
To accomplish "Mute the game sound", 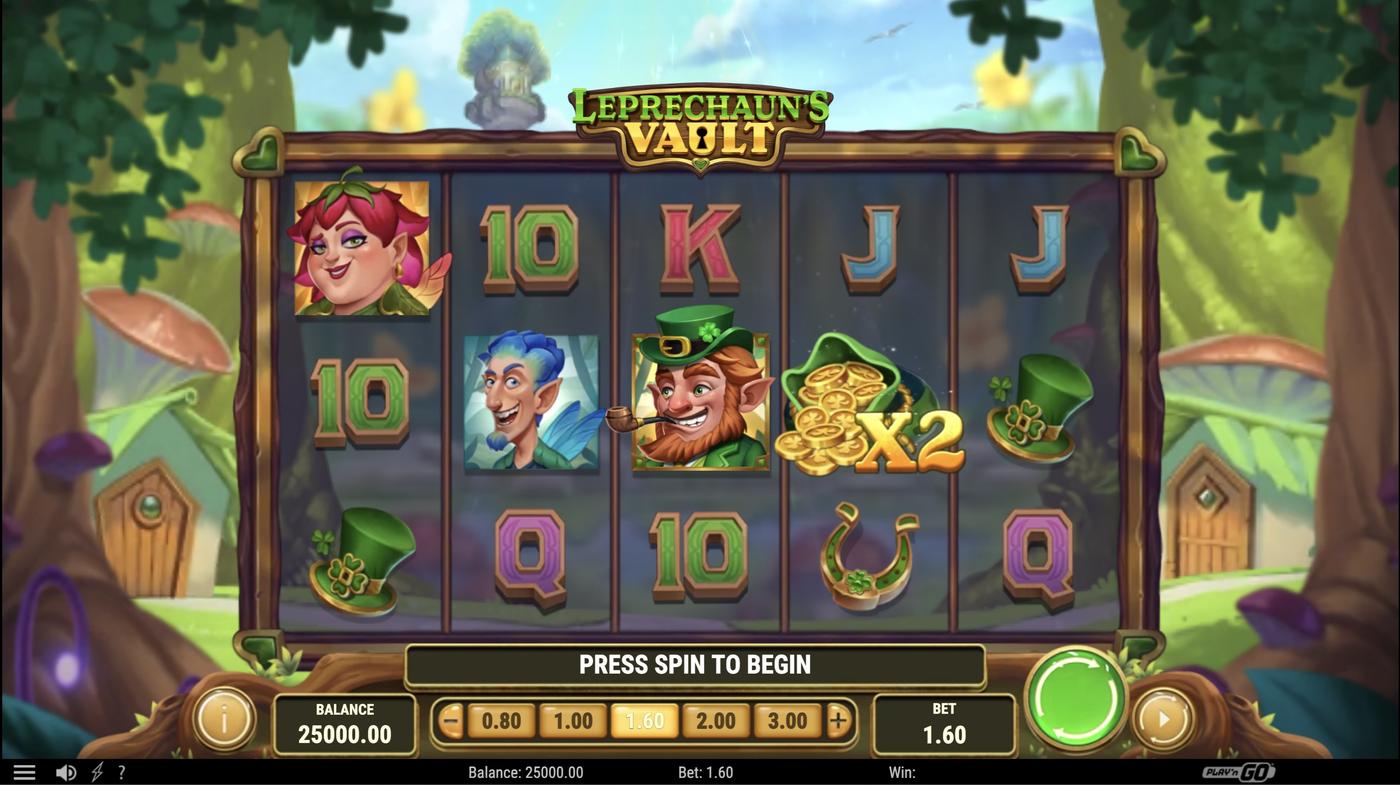I will tap(66, 770).
